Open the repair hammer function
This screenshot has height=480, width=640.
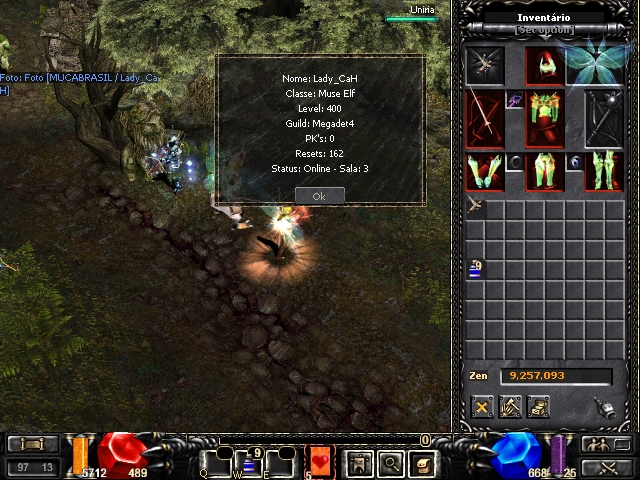510,406
